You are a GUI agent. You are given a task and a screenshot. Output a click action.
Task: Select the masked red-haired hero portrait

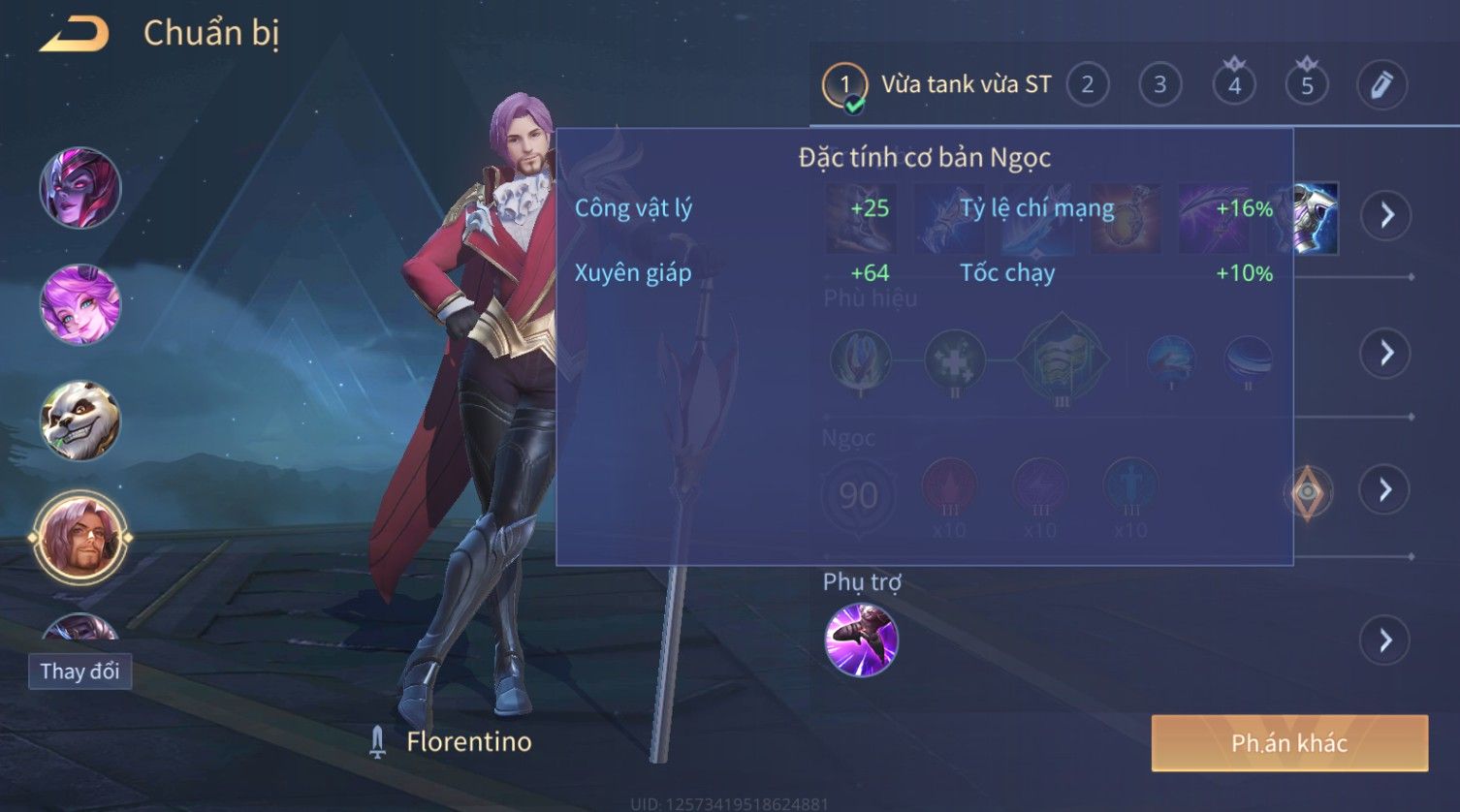tap(80, 188)
